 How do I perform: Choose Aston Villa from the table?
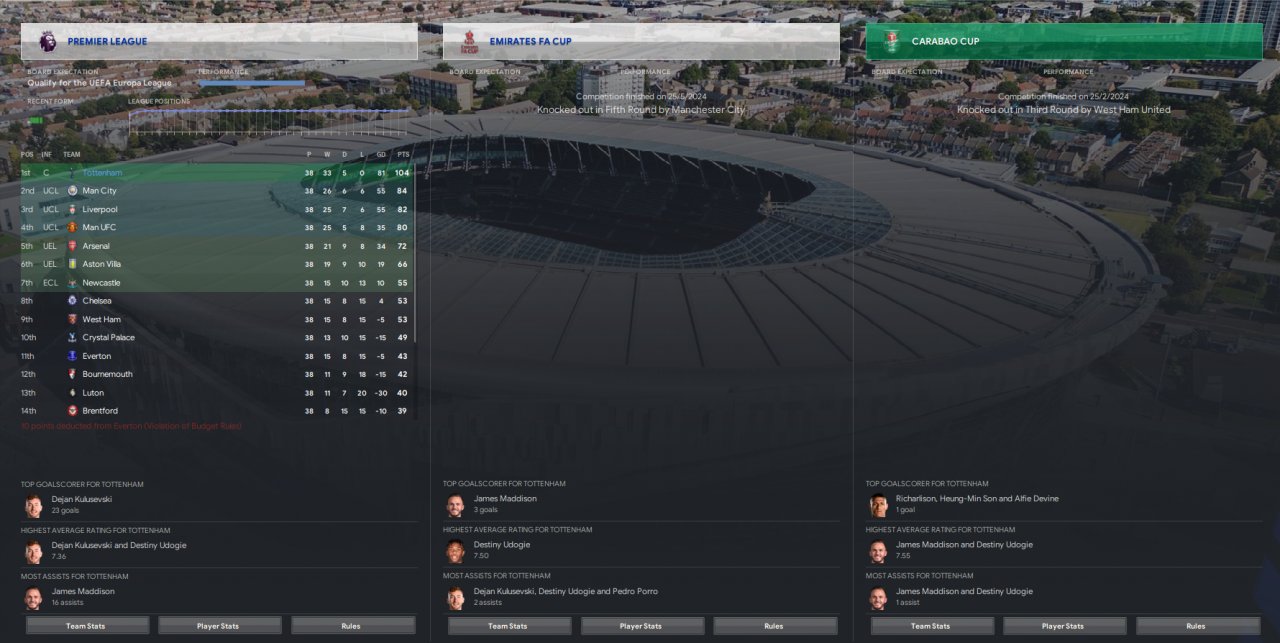coord(101,264)
